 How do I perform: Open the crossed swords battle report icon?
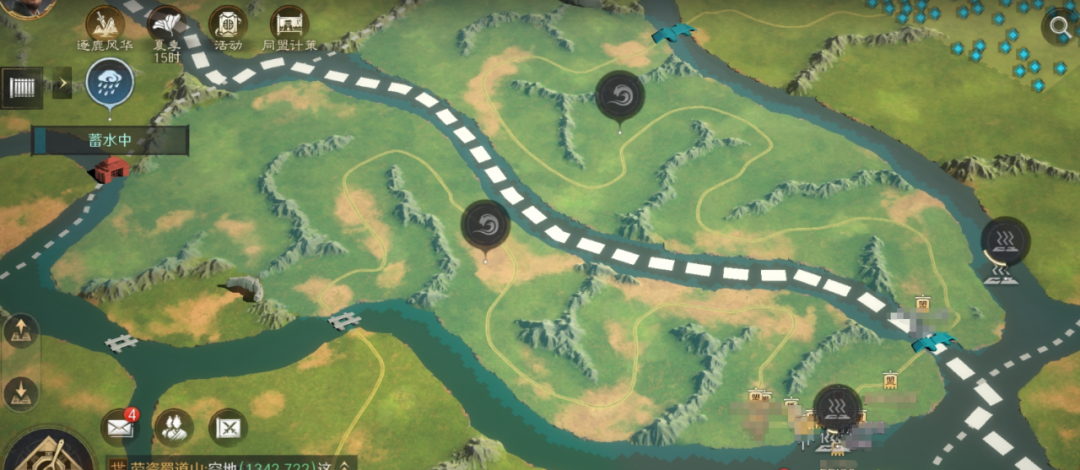pyautogui.click(x=228, y=428)
